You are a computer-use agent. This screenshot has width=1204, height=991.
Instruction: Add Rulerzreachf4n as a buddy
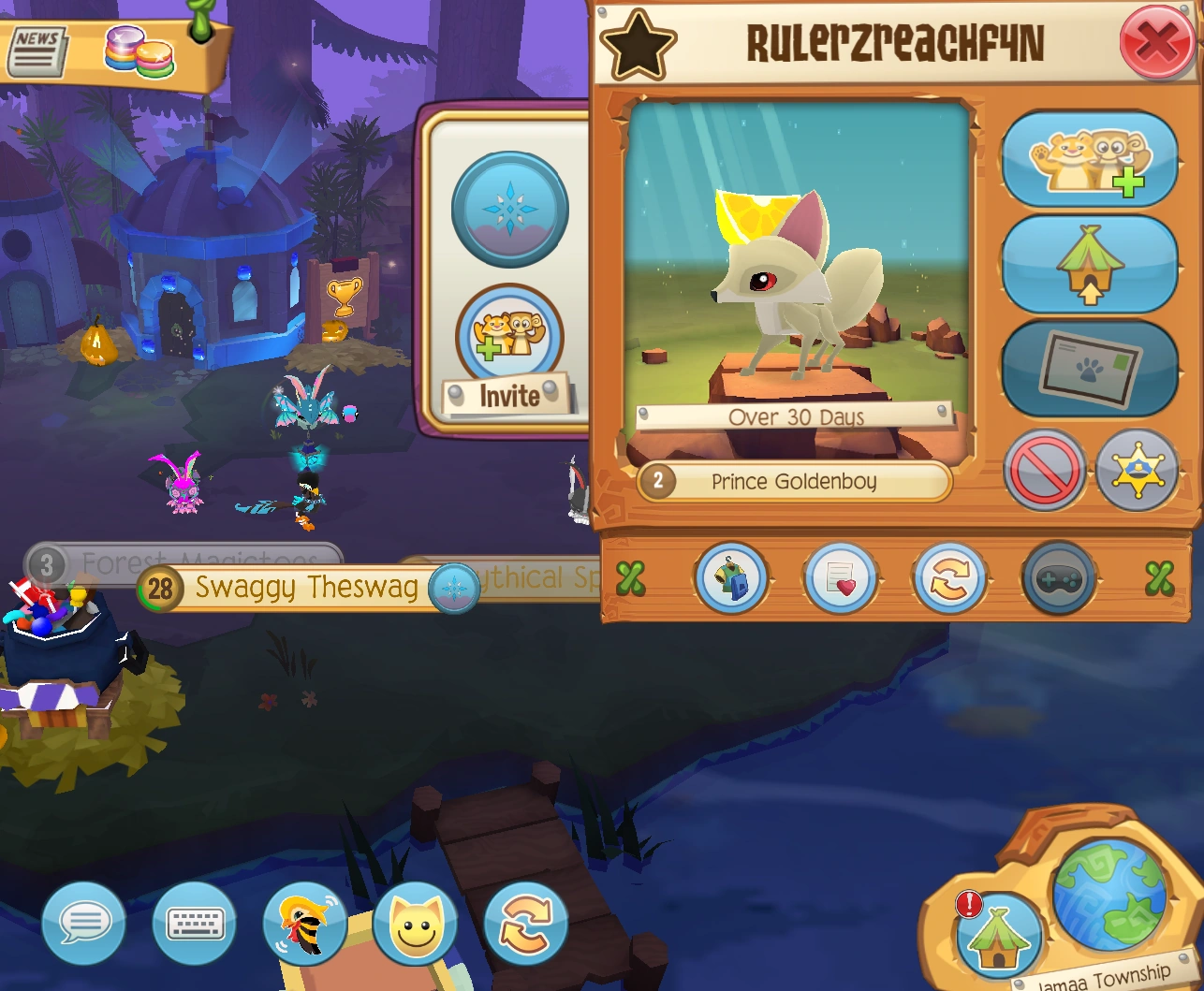coord(1089,158)
